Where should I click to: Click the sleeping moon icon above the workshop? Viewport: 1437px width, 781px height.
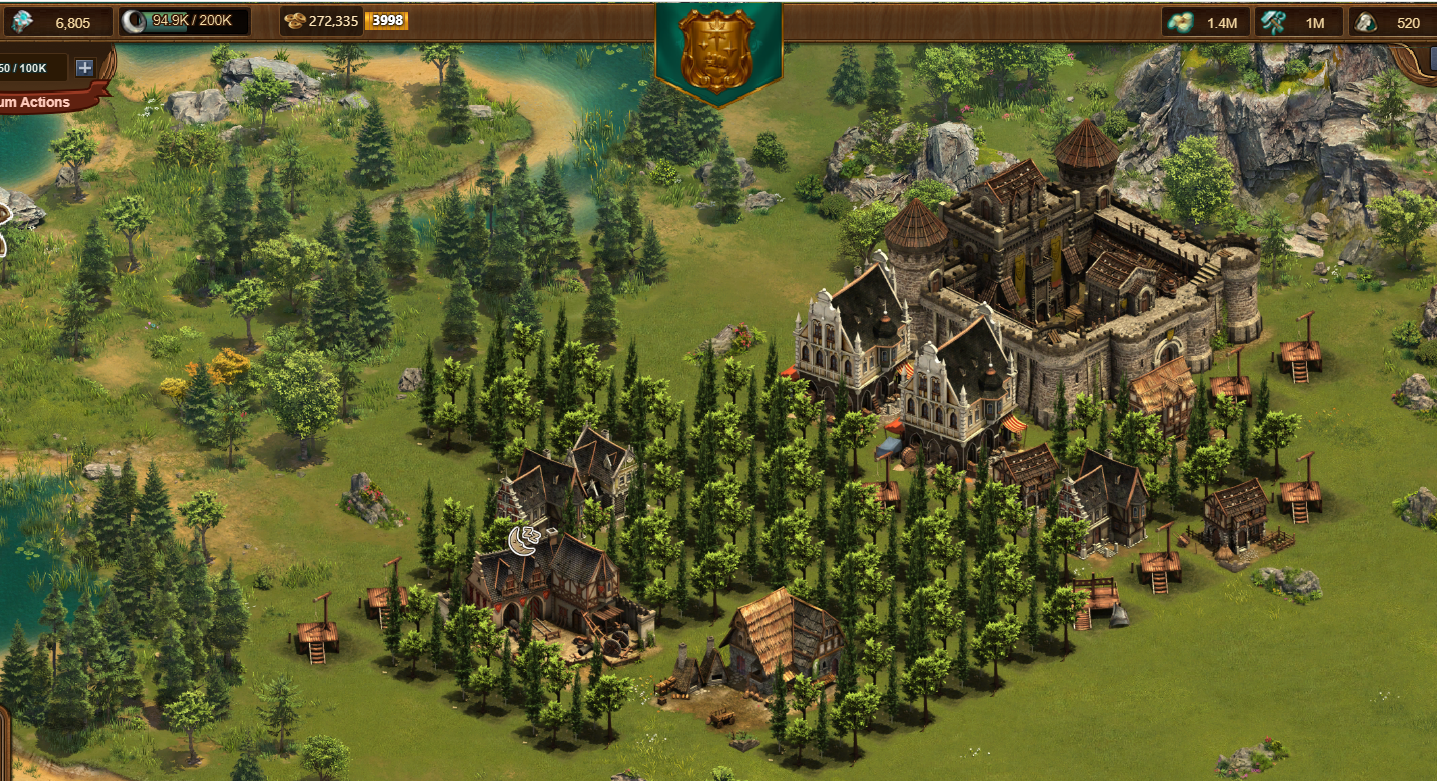pos(524,540)
